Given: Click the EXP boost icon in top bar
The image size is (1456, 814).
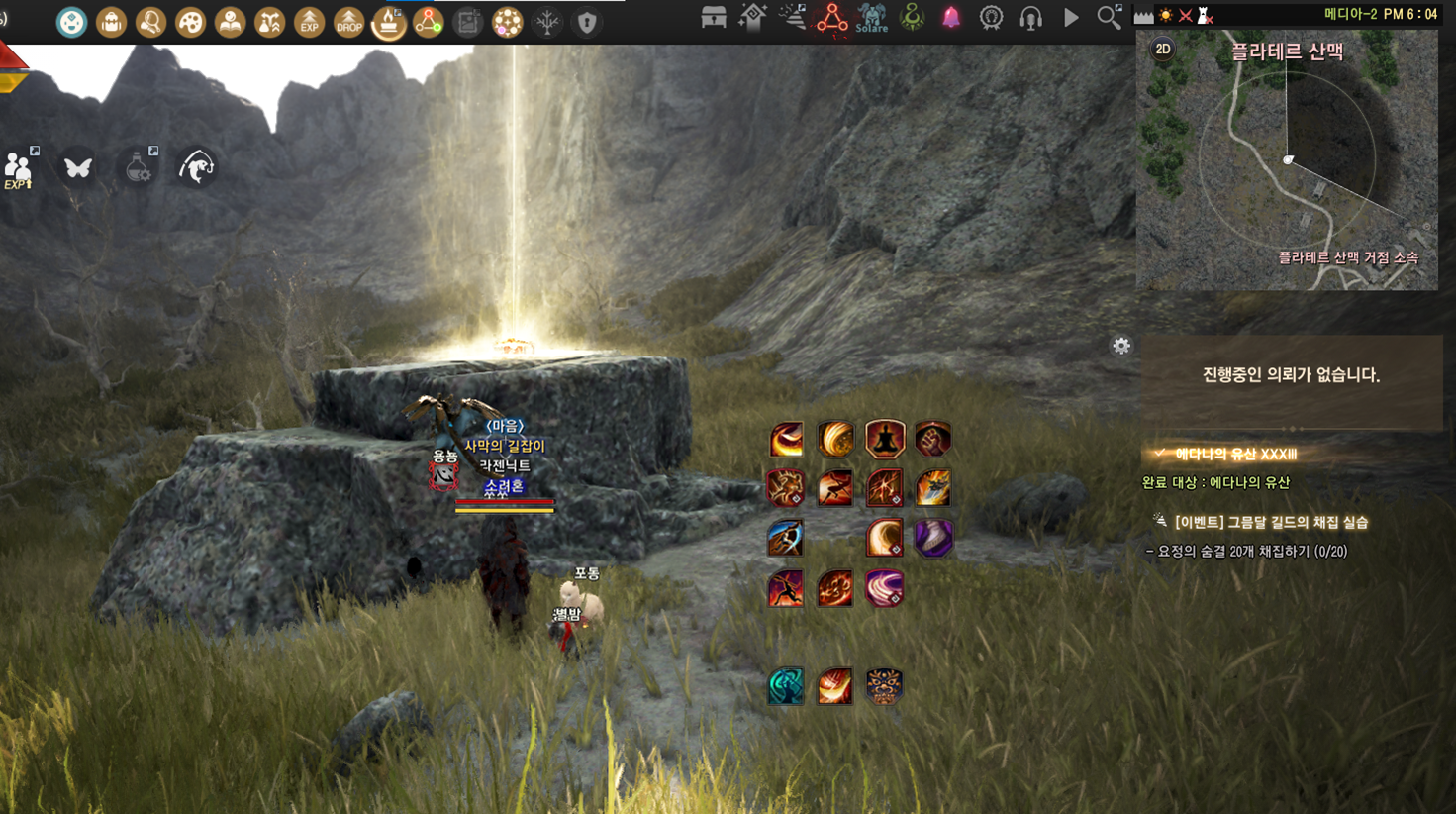Looking at the screenshot, I should [x=309, y=22].
